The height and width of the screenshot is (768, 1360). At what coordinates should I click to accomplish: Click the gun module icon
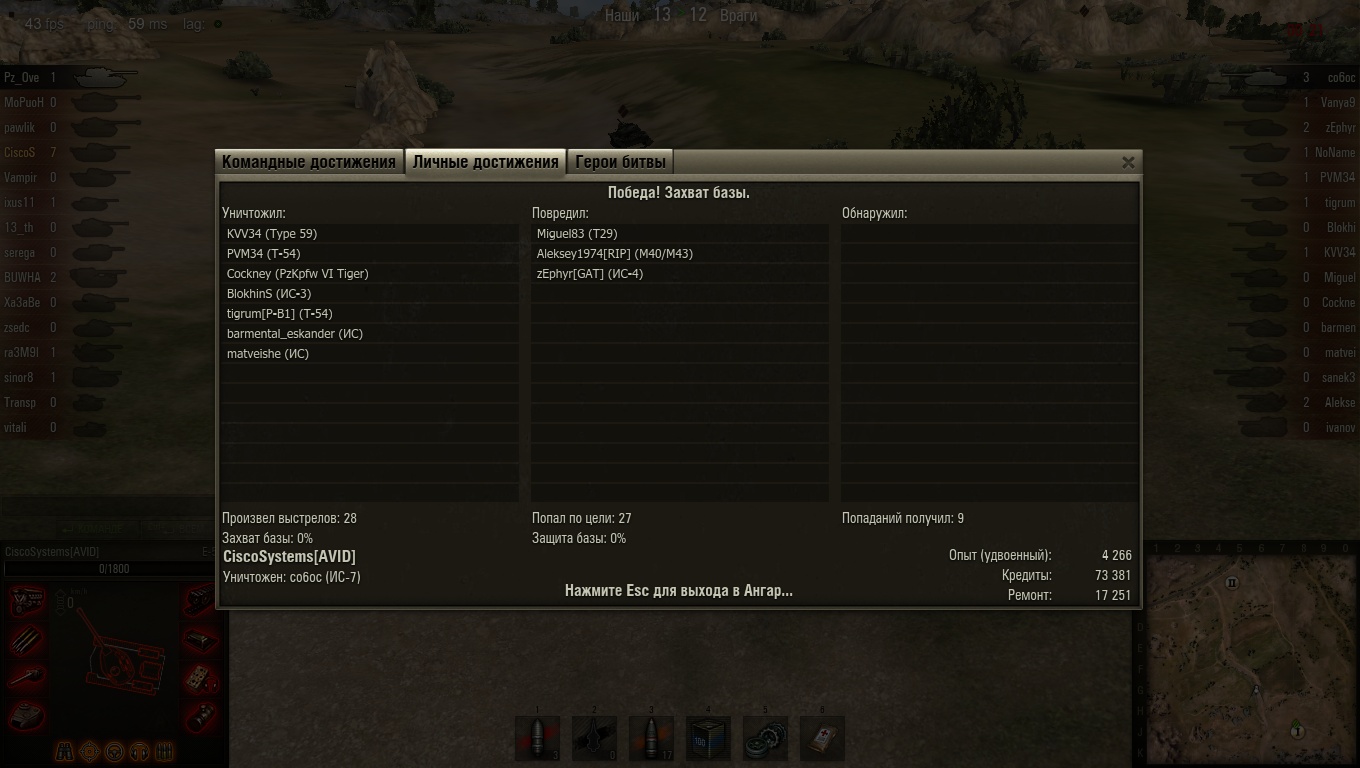pos(27,678)
